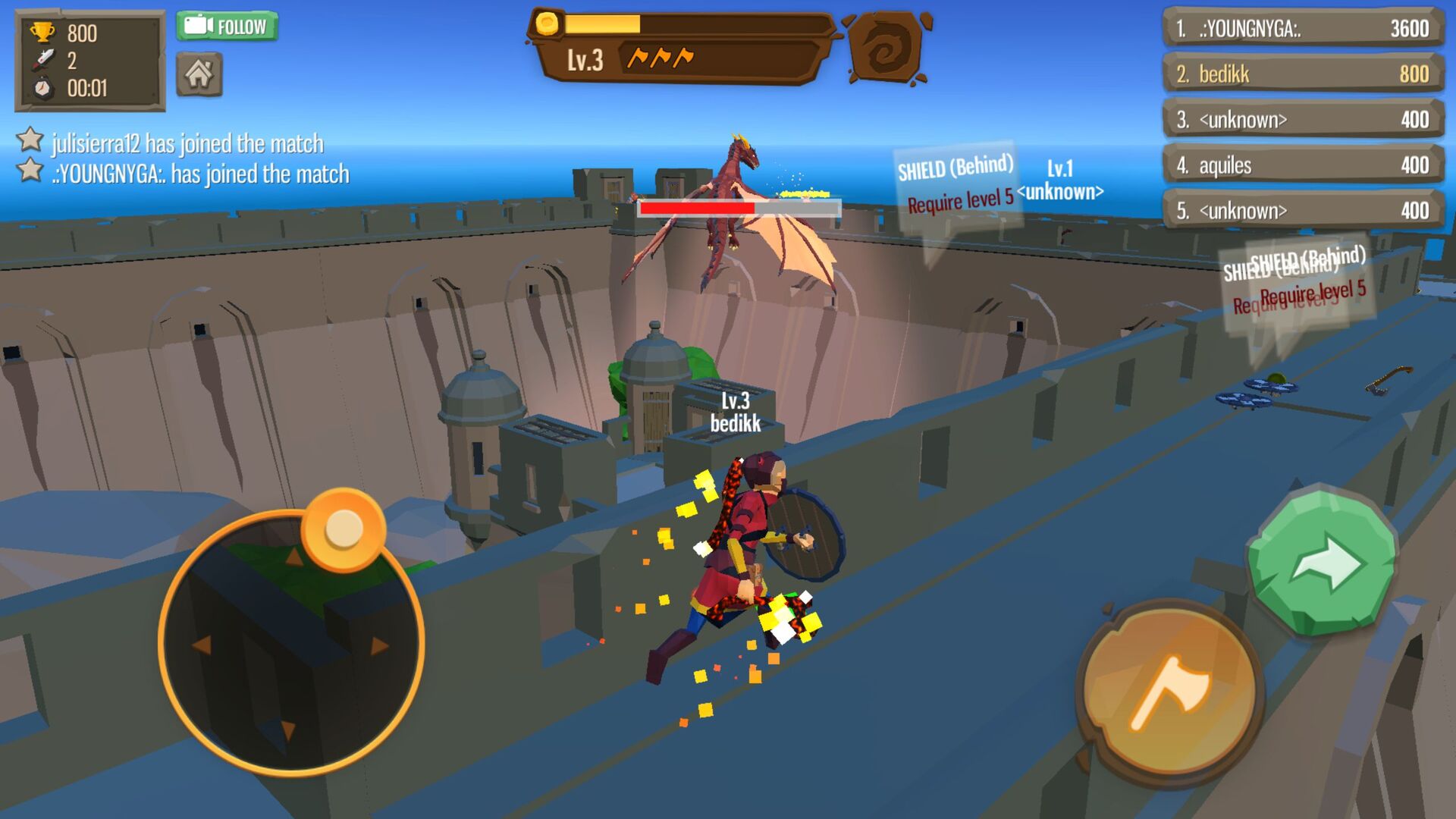Click the stopwatch match timer icon
The image size is (1456, 819).
click(x=44, y=86)
